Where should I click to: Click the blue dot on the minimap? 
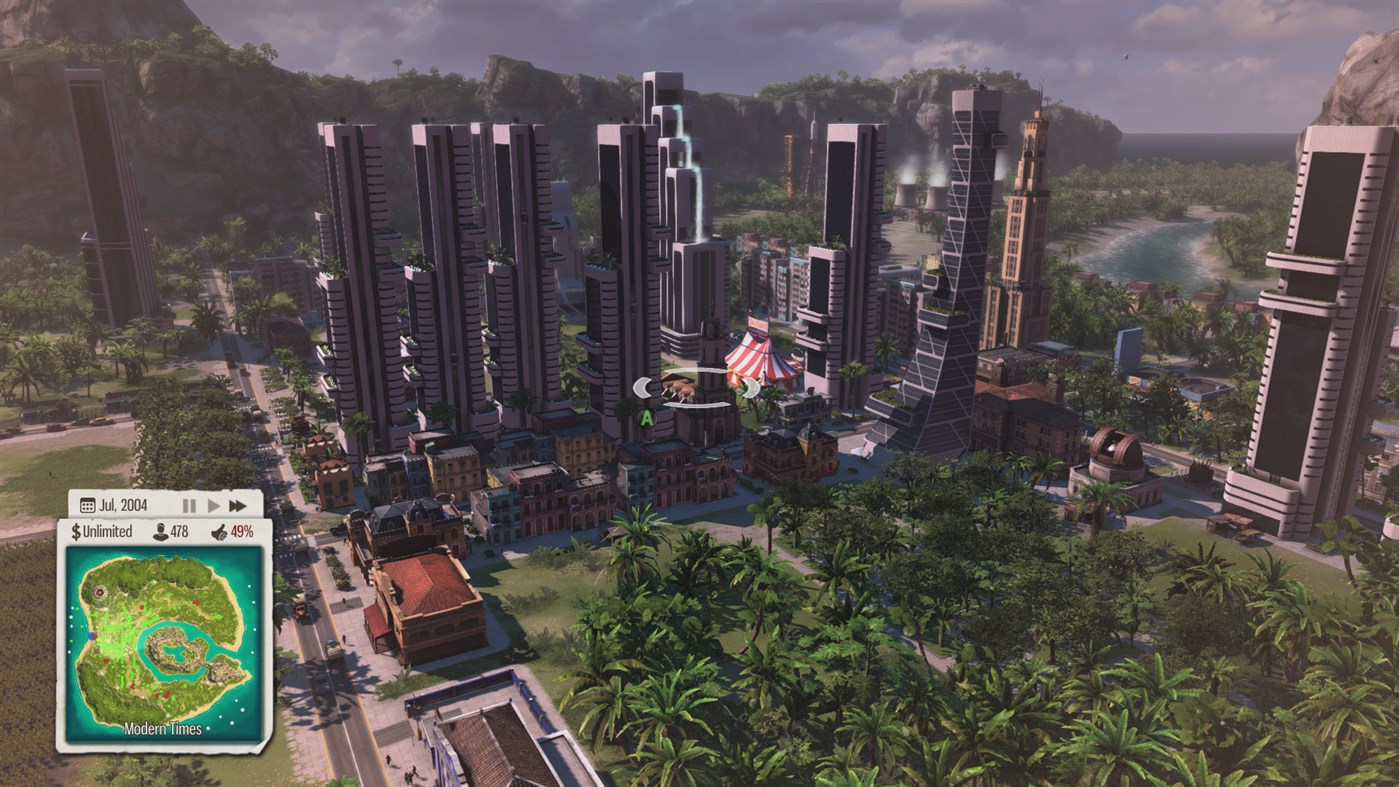(x=91, y=636)
